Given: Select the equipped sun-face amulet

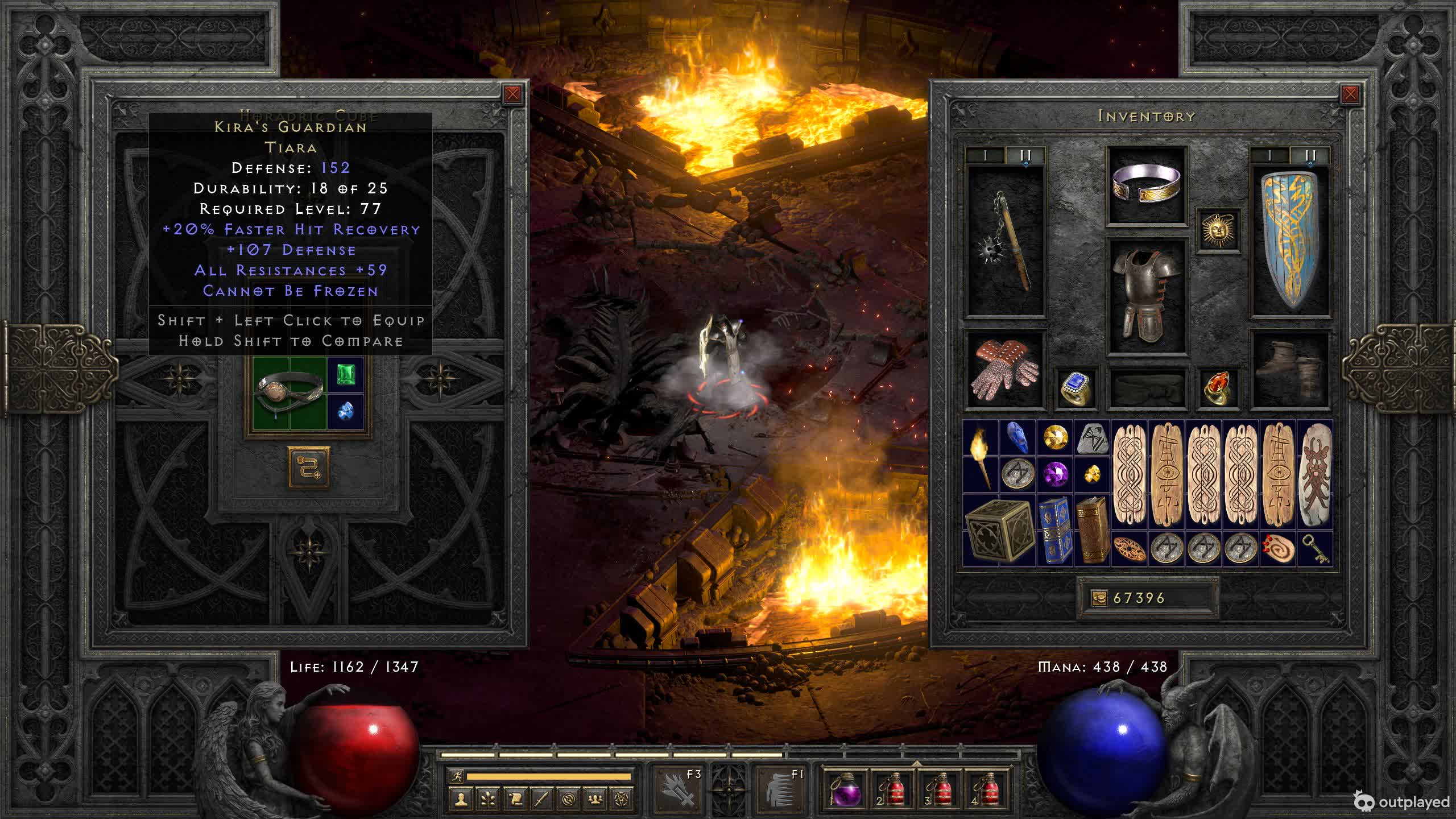Looking at the screenshot, I should (1218, 230).
